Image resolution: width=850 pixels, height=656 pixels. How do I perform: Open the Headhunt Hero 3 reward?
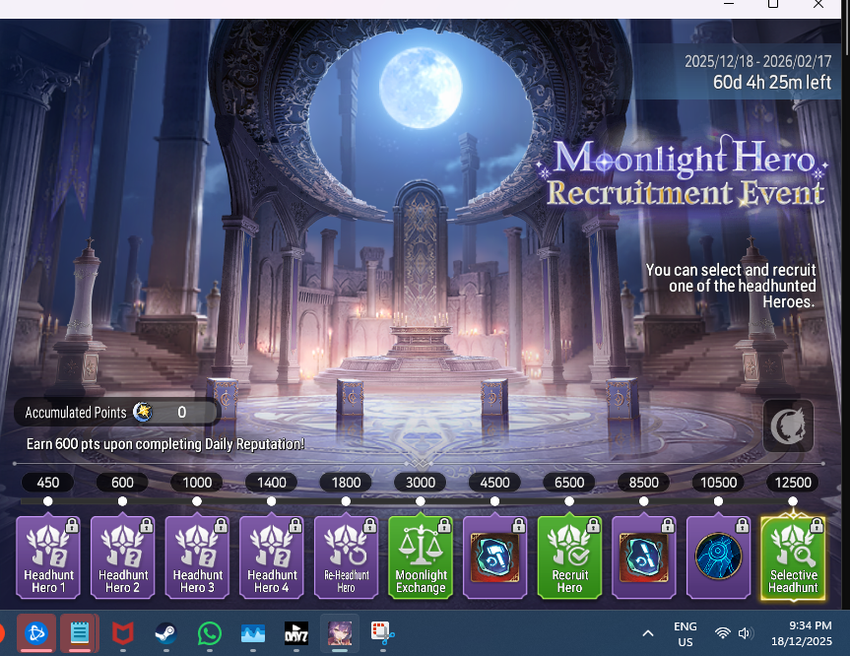(197, 558)
